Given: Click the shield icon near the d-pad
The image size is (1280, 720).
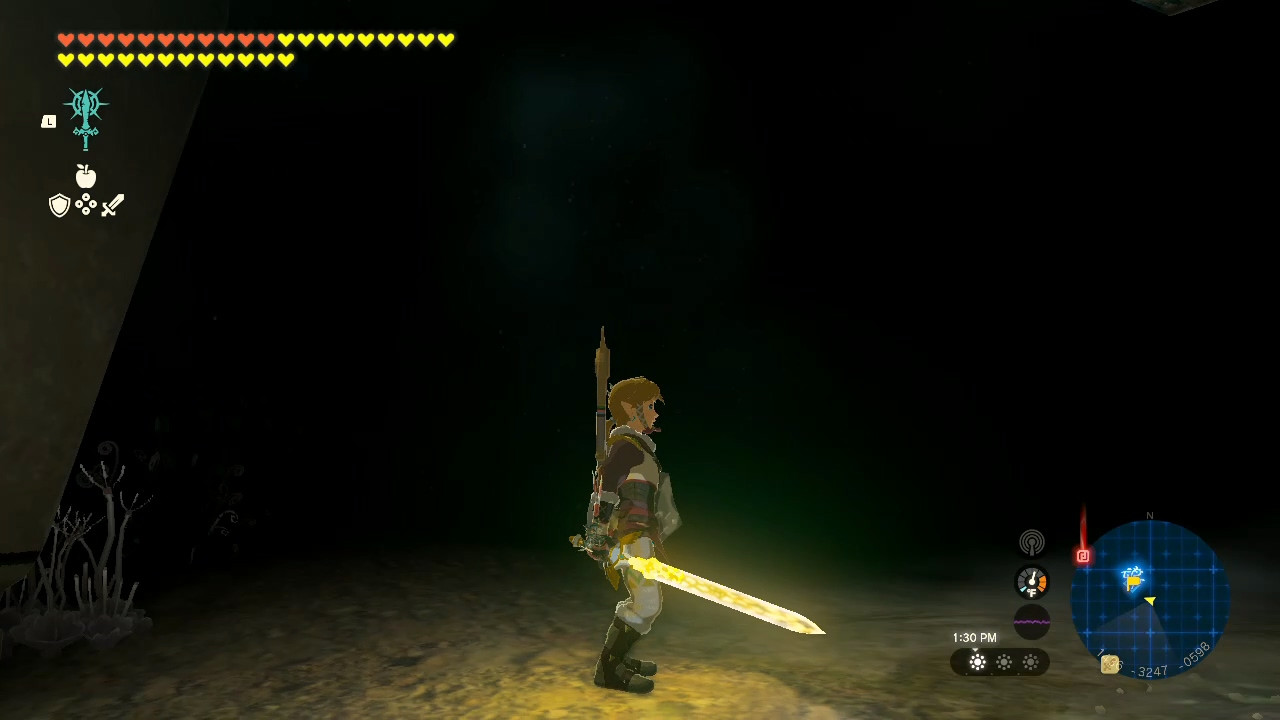Looking at the screenshot, I should [58, 206].
